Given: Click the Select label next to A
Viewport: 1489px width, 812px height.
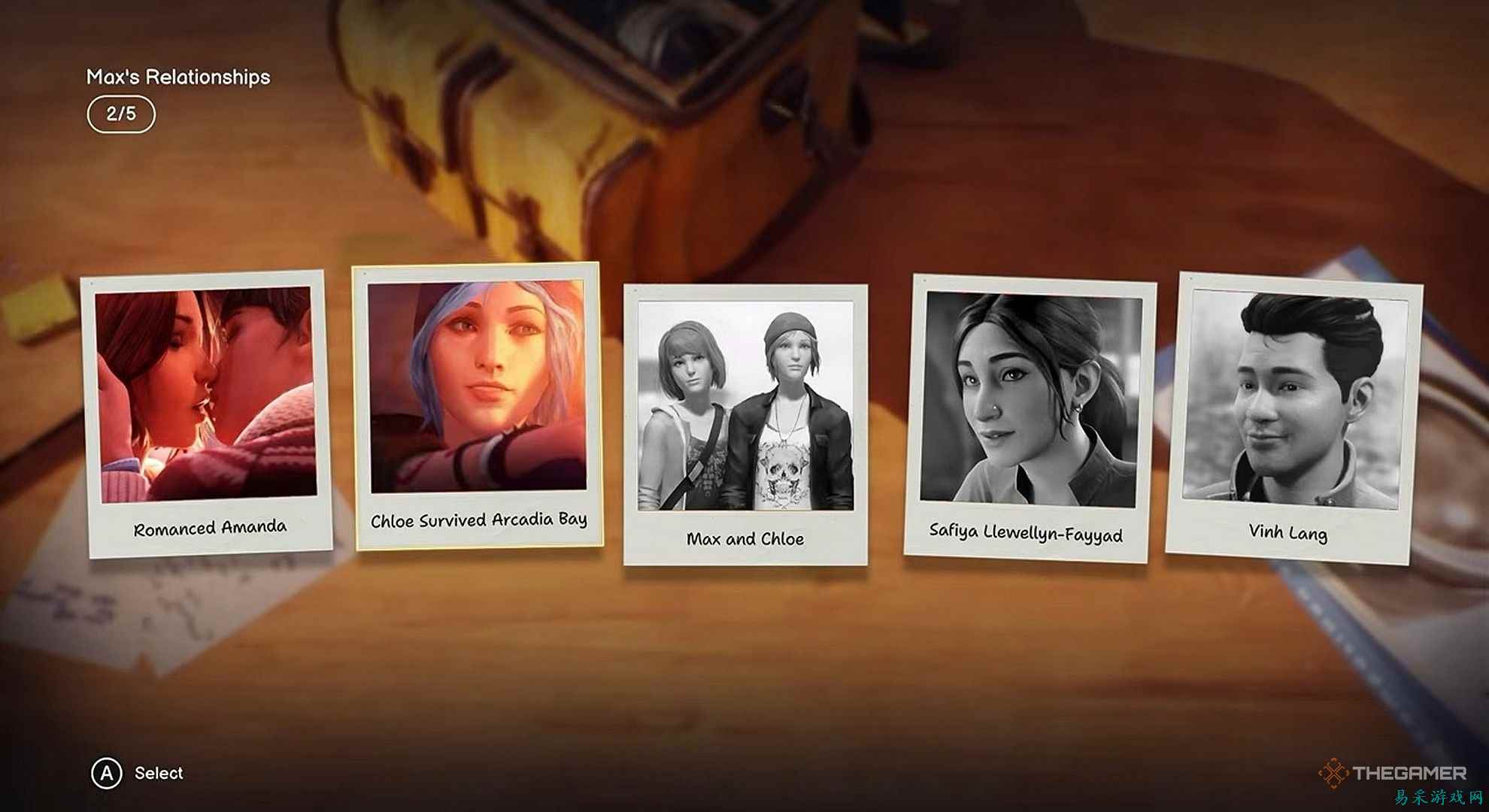Looking at the screenshot, I should 159,773.
